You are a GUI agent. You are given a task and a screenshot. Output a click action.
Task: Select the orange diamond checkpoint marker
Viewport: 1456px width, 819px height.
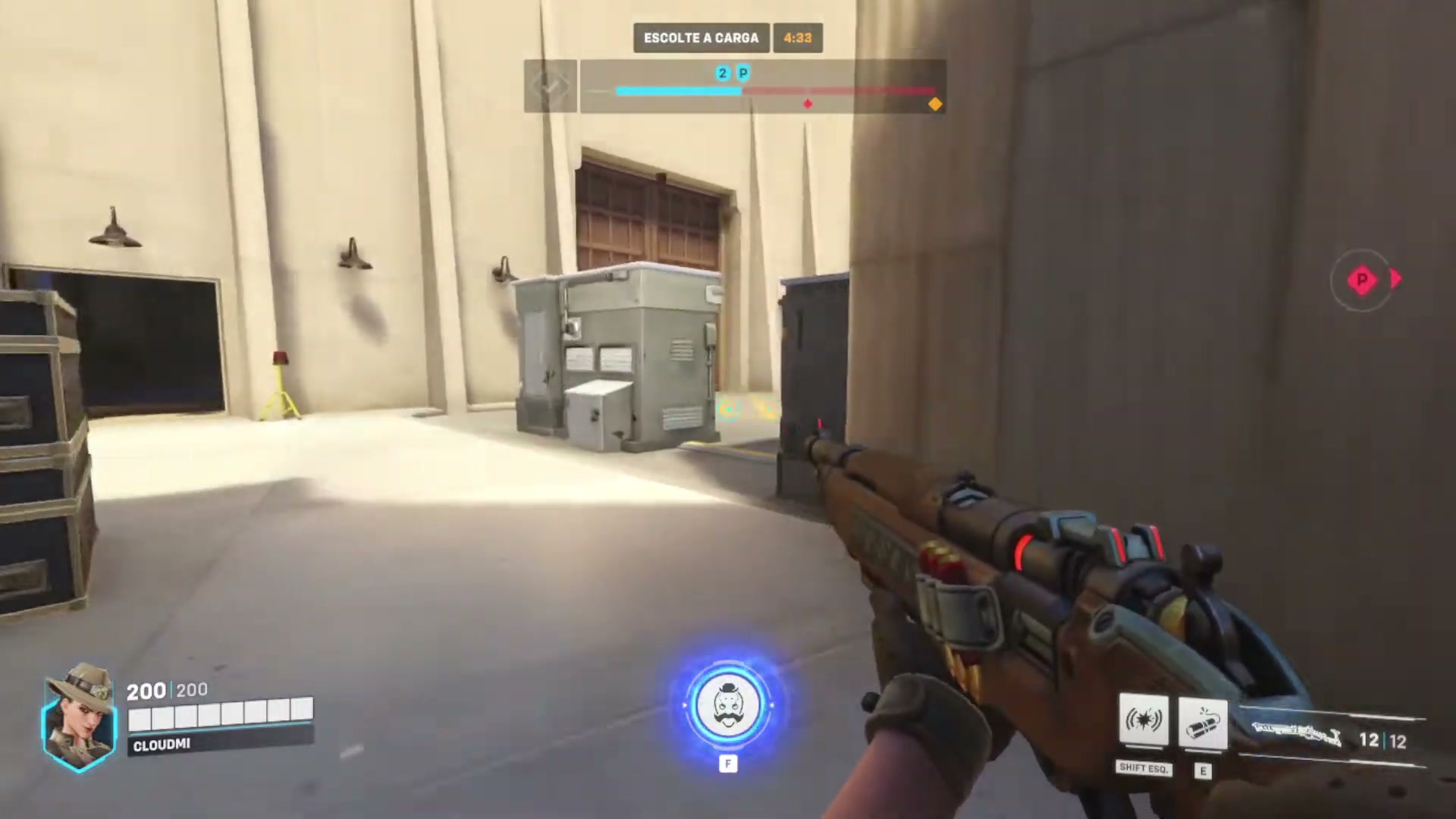click(935, 104)
